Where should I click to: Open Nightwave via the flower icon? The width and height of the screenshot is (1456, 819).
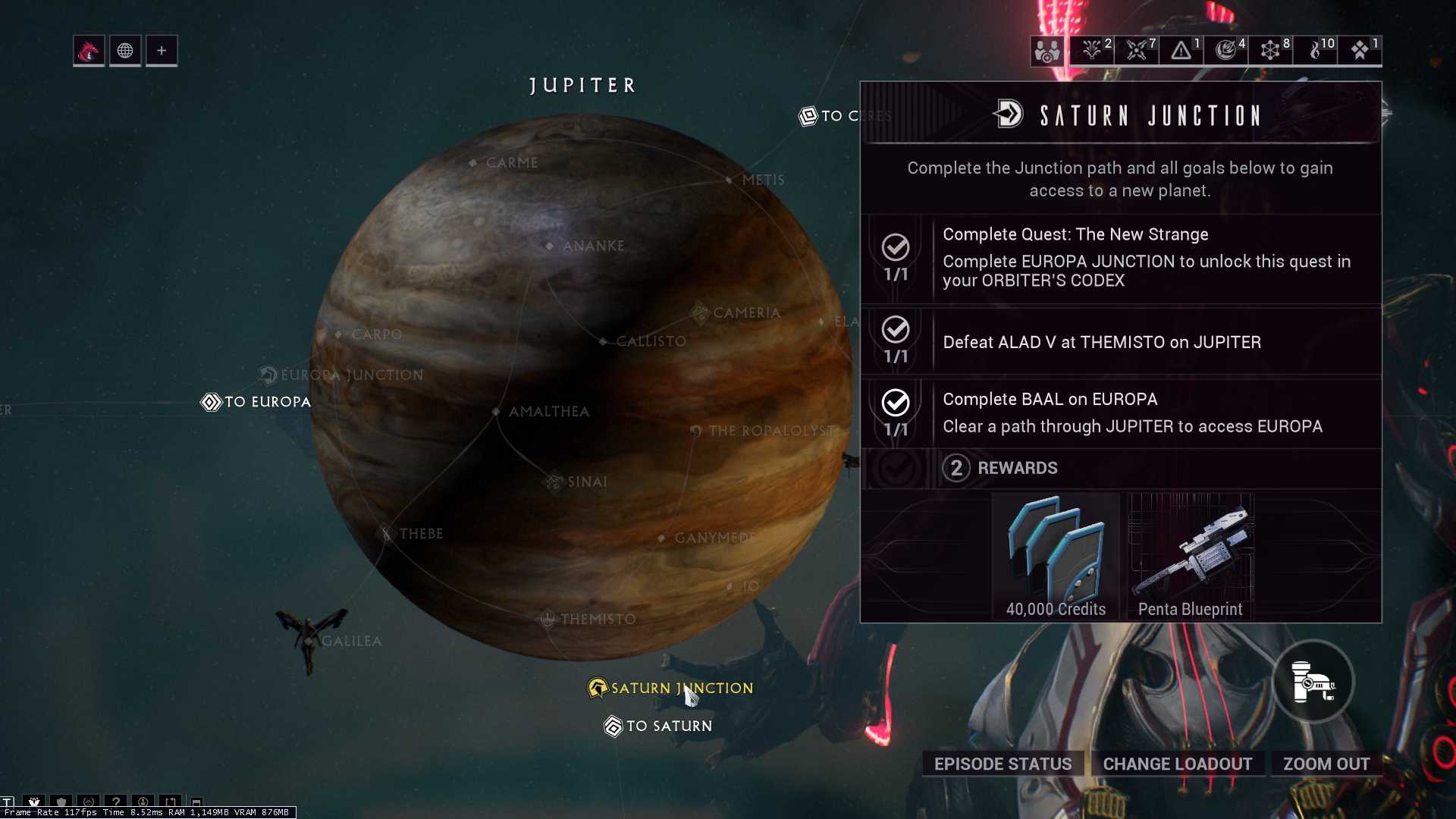pos(34,802)
